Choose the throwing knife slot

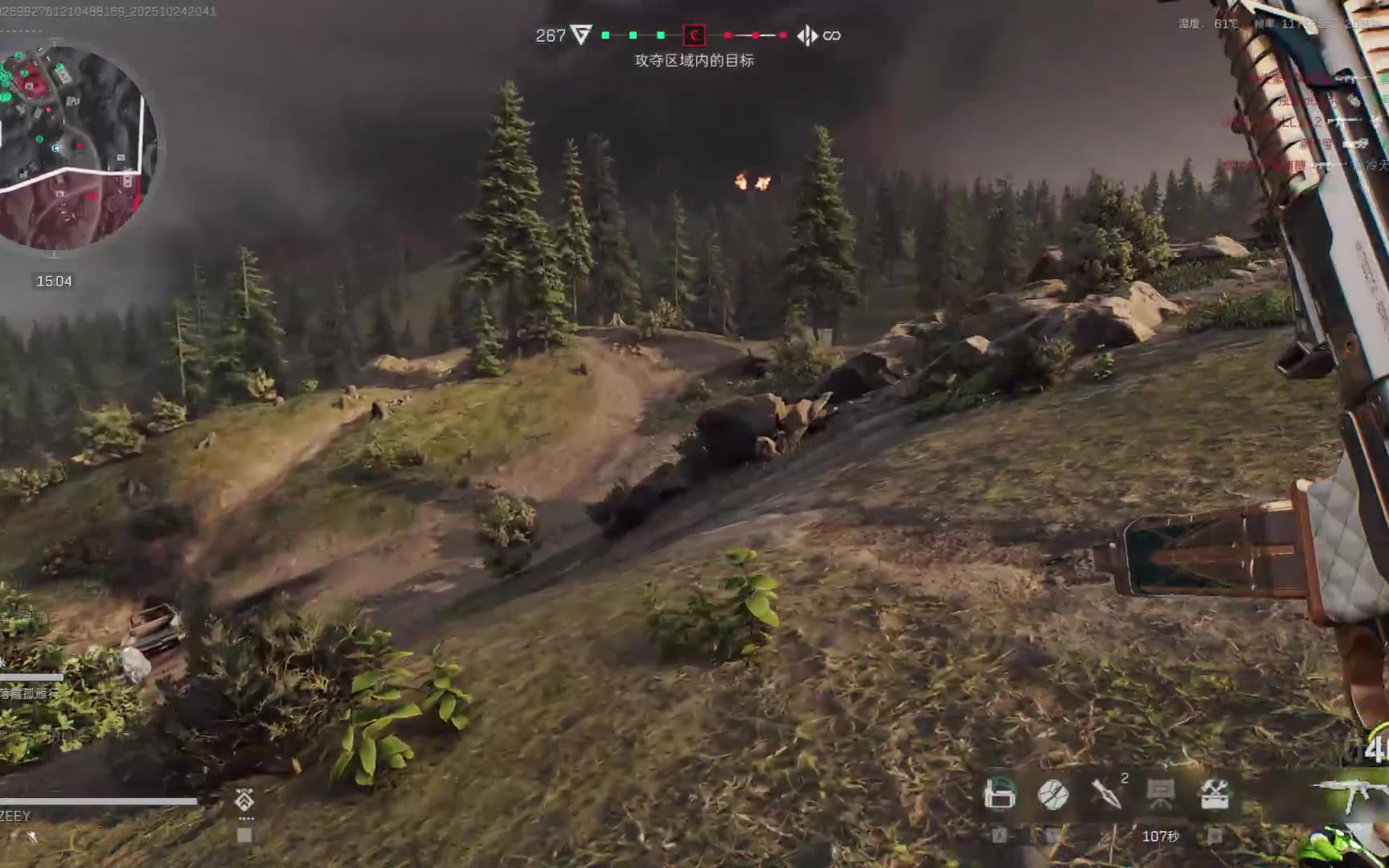(x=1106, y=794)
